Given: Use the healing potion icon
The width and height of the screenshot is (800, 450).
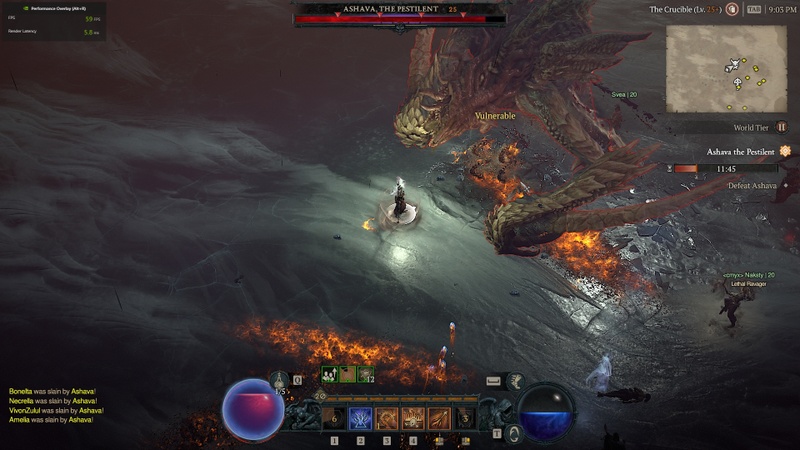Looking at the screenshot, I should tap(279, 380).
